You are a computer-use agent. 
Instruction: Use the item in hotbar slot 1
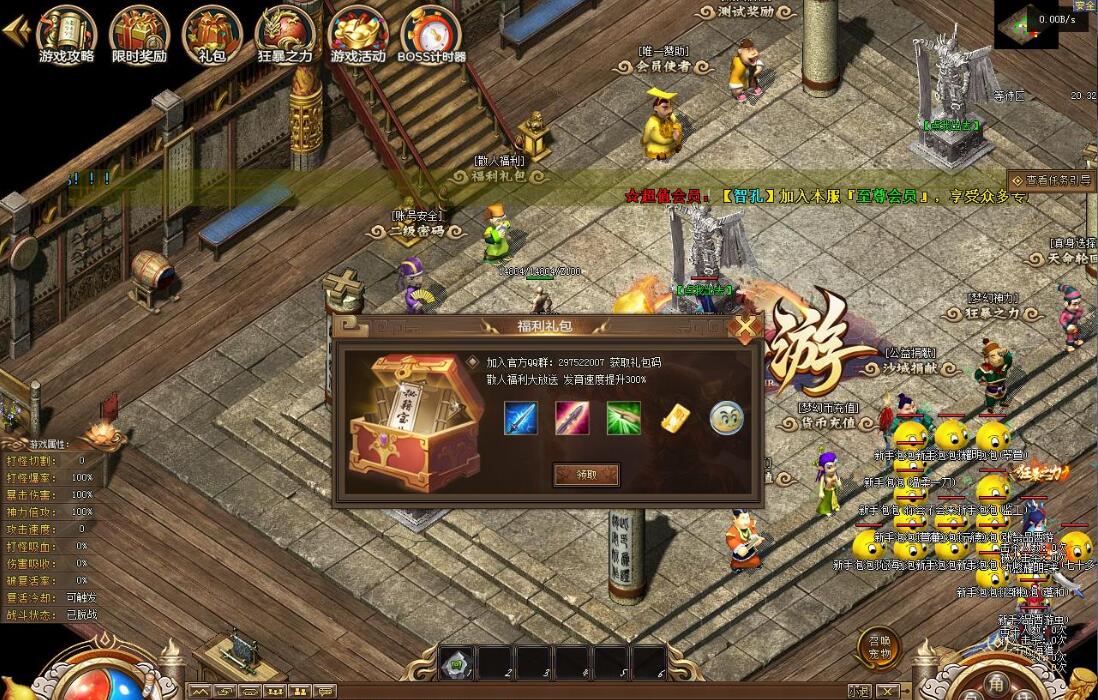(456, 662)
